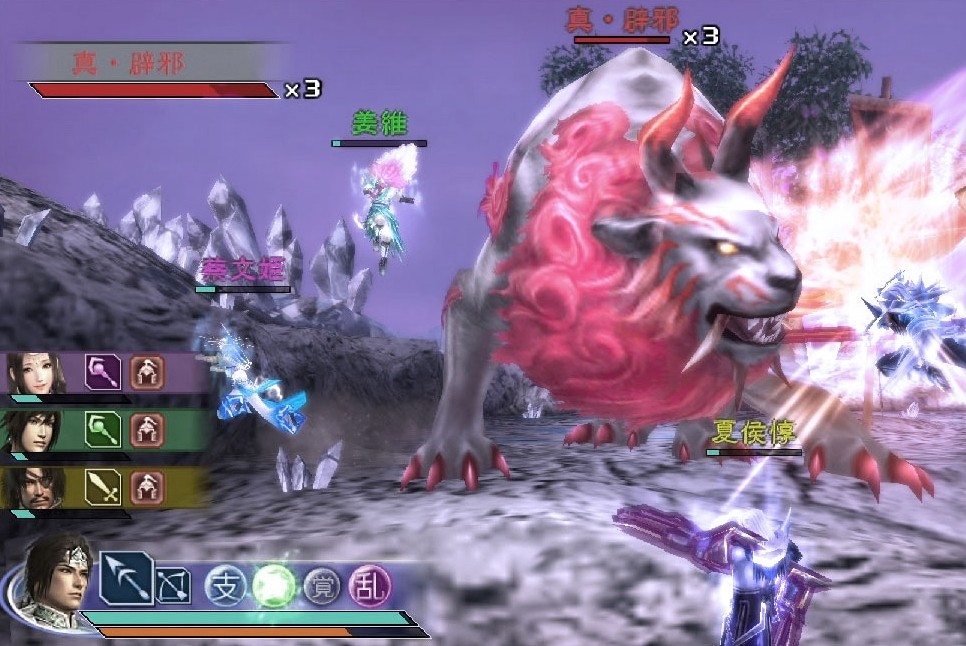Click the eyepatch ally portrait in yellow row
The image size is (966, 646).
coord(37,487)
